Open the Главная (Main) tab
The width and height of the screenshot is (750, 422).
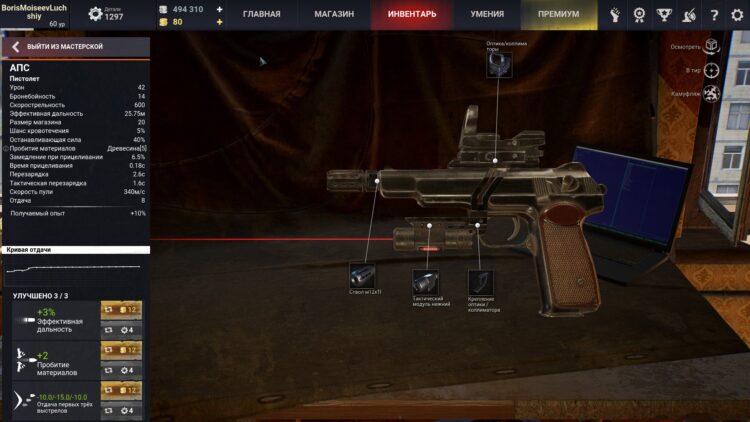pyautogui.click(x=261, y=14)
